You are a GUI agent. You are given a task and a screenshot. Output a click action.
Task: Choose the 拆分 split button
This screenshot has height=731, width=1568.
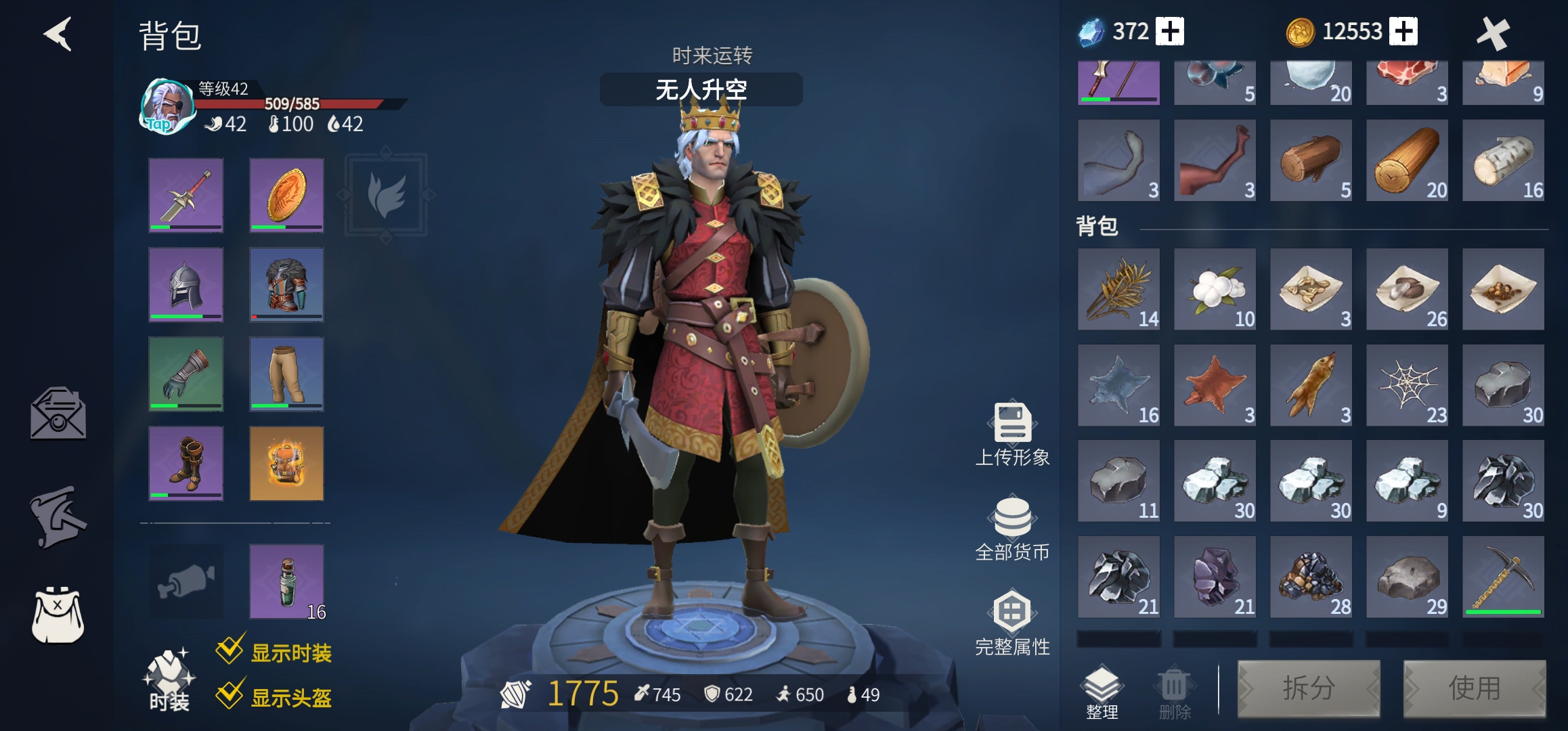[1308, 688]
